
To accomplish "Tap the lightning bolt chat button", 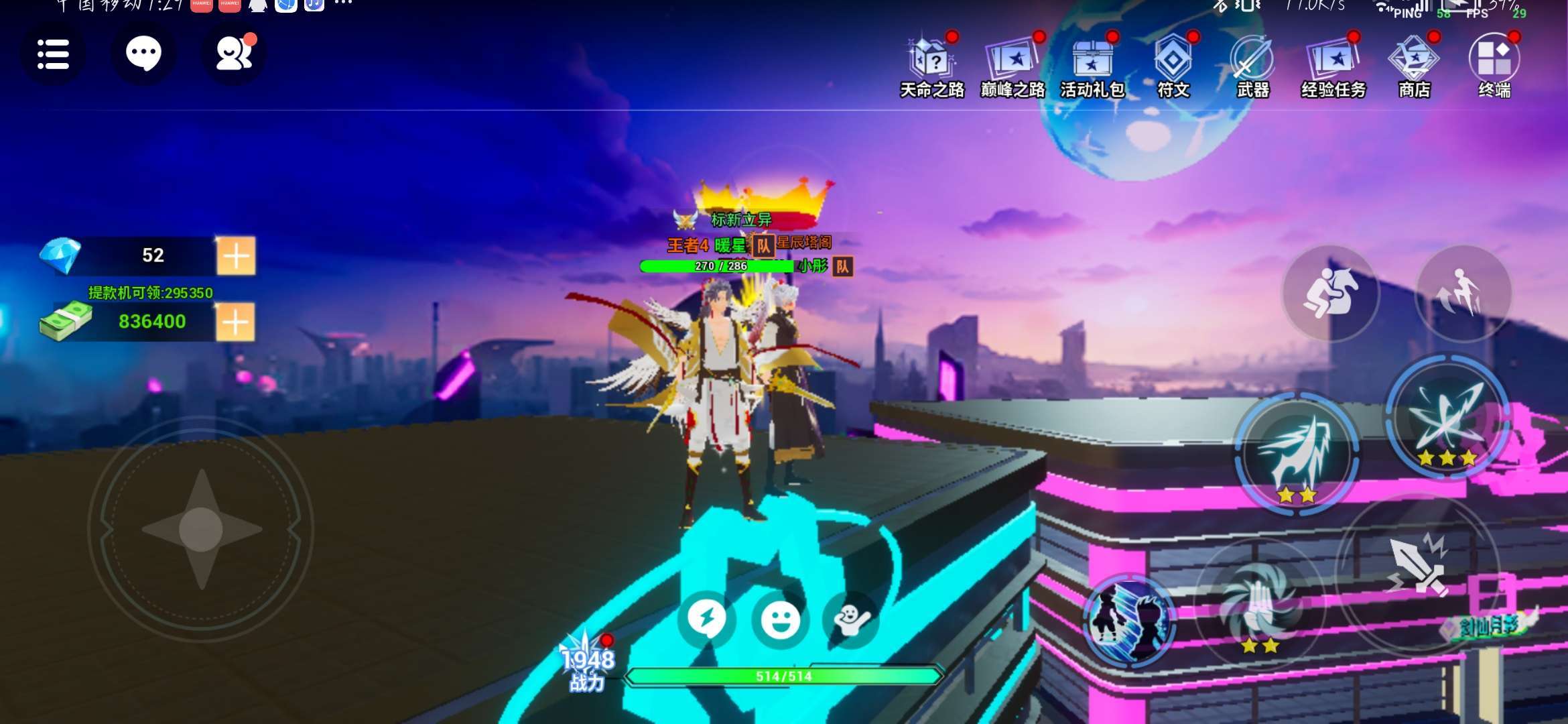I will pyautogui.click(x=707, y=619).
